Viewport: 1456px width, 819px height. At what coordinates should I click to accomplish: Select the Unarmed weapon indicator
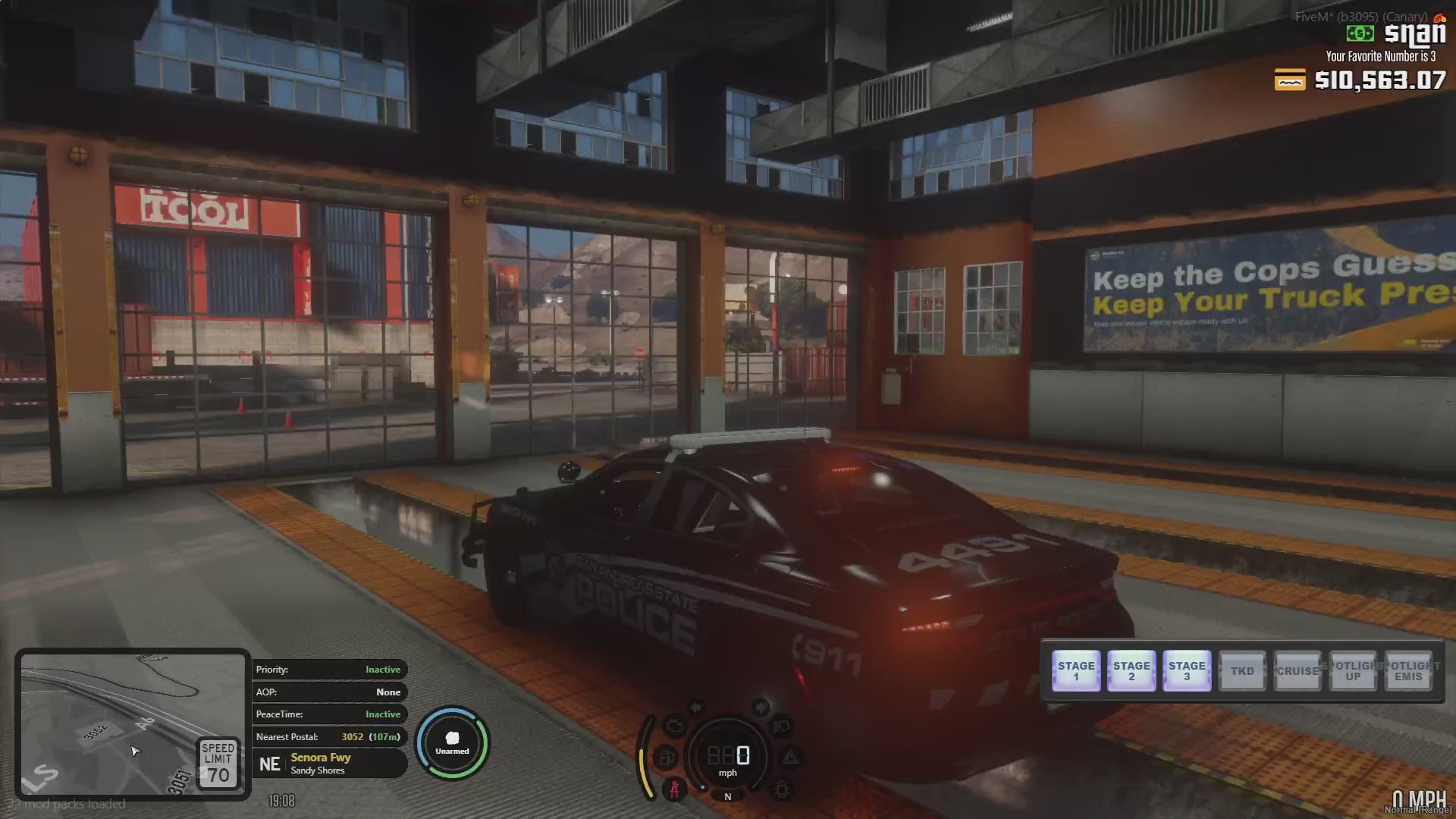pyautogui.click(x=452, y=743)
